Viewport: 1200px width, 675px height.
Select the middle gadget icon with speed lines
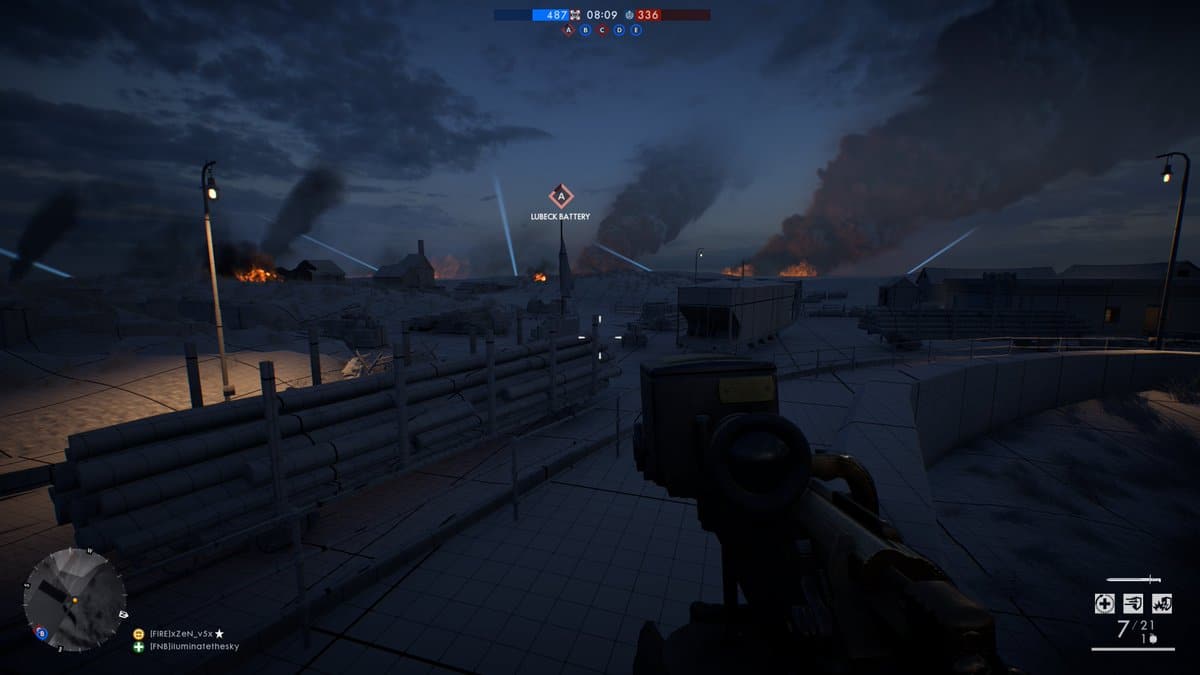[1133, 603]
